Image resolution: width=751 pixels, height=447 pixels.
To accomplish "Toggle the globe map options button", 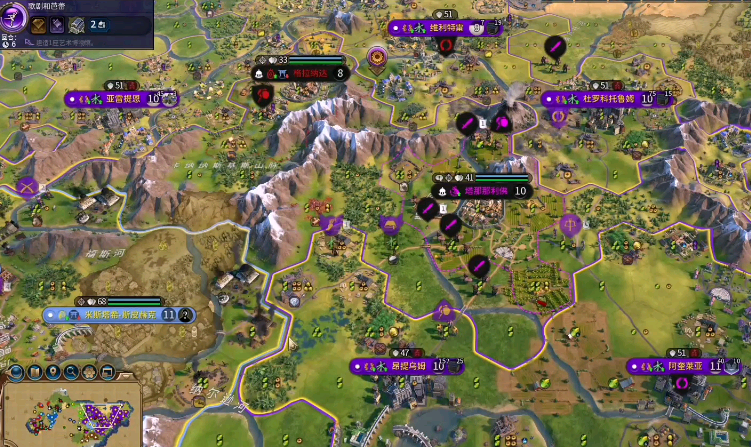I will pos(13,372).
